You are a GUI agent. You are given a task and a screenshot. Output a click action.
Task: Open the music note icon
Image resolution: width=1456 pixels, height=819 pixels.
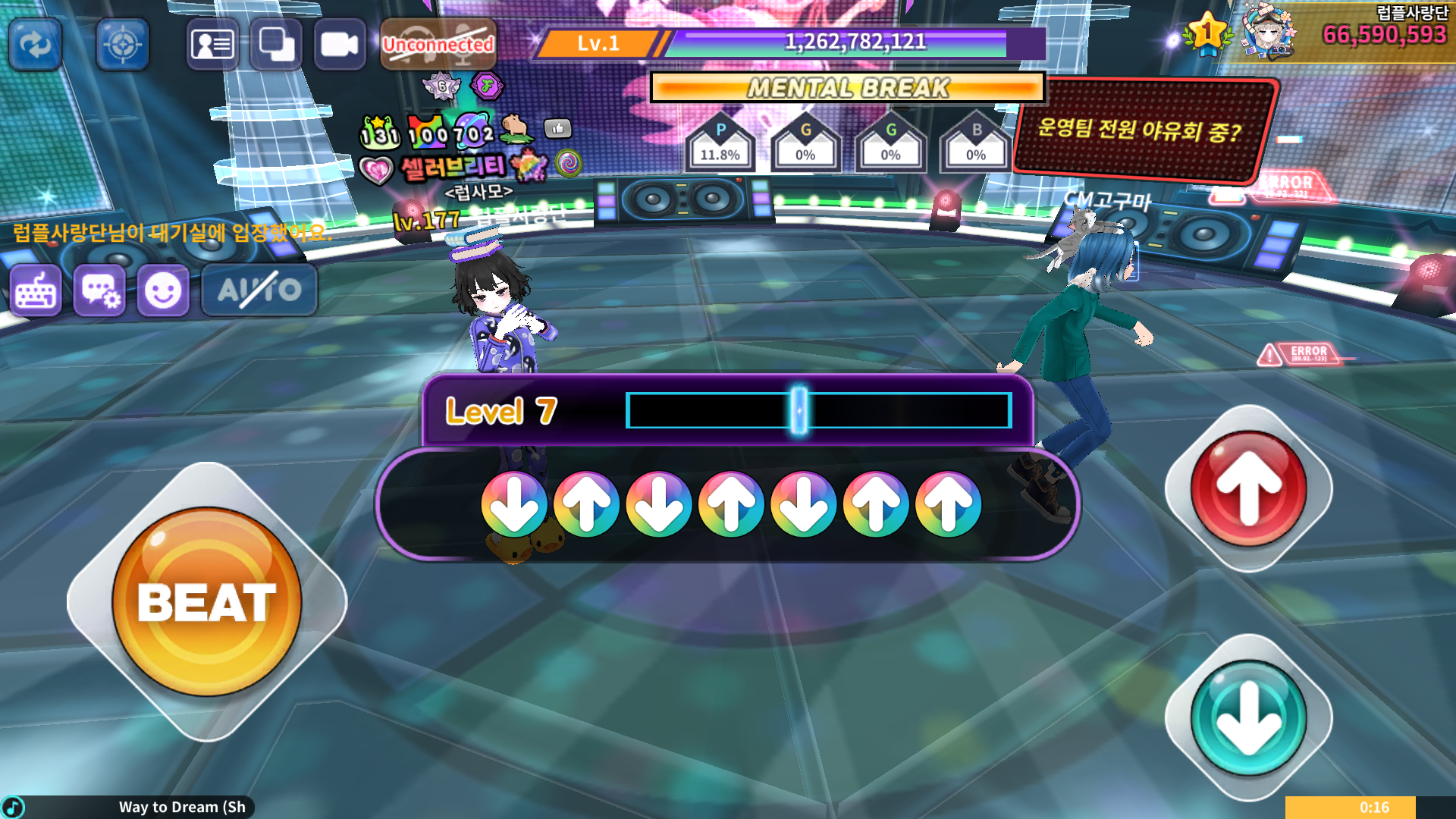14,807
